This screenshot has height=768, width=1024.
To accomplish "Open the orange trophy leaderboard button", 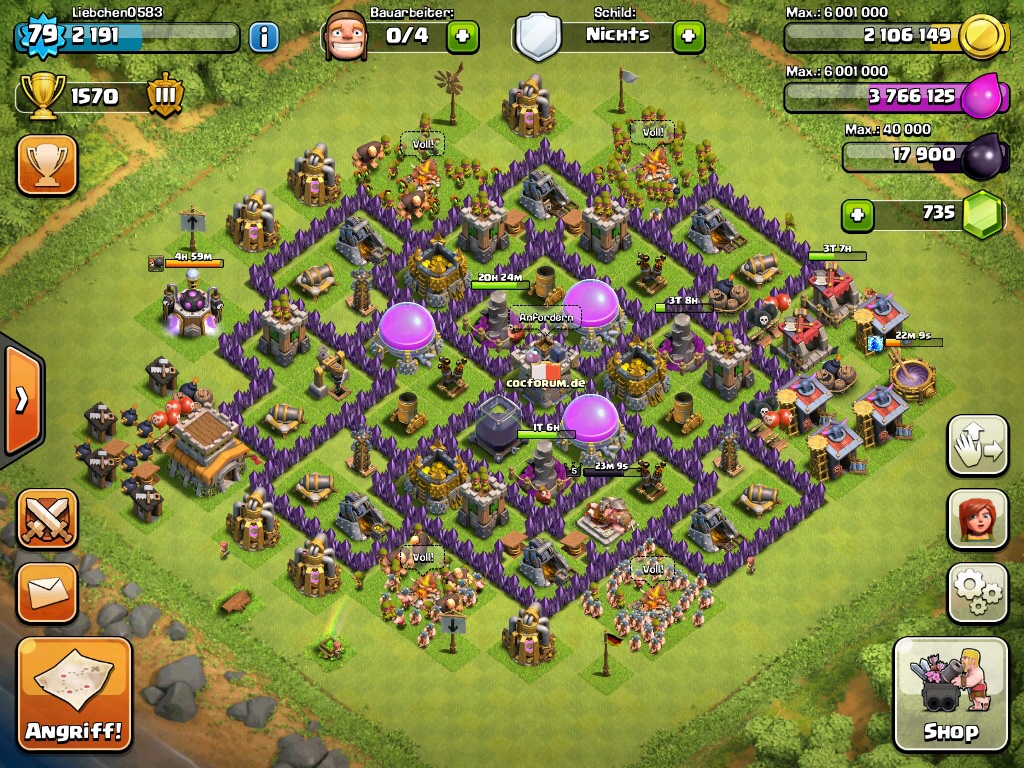I will [x=46, y=165].
